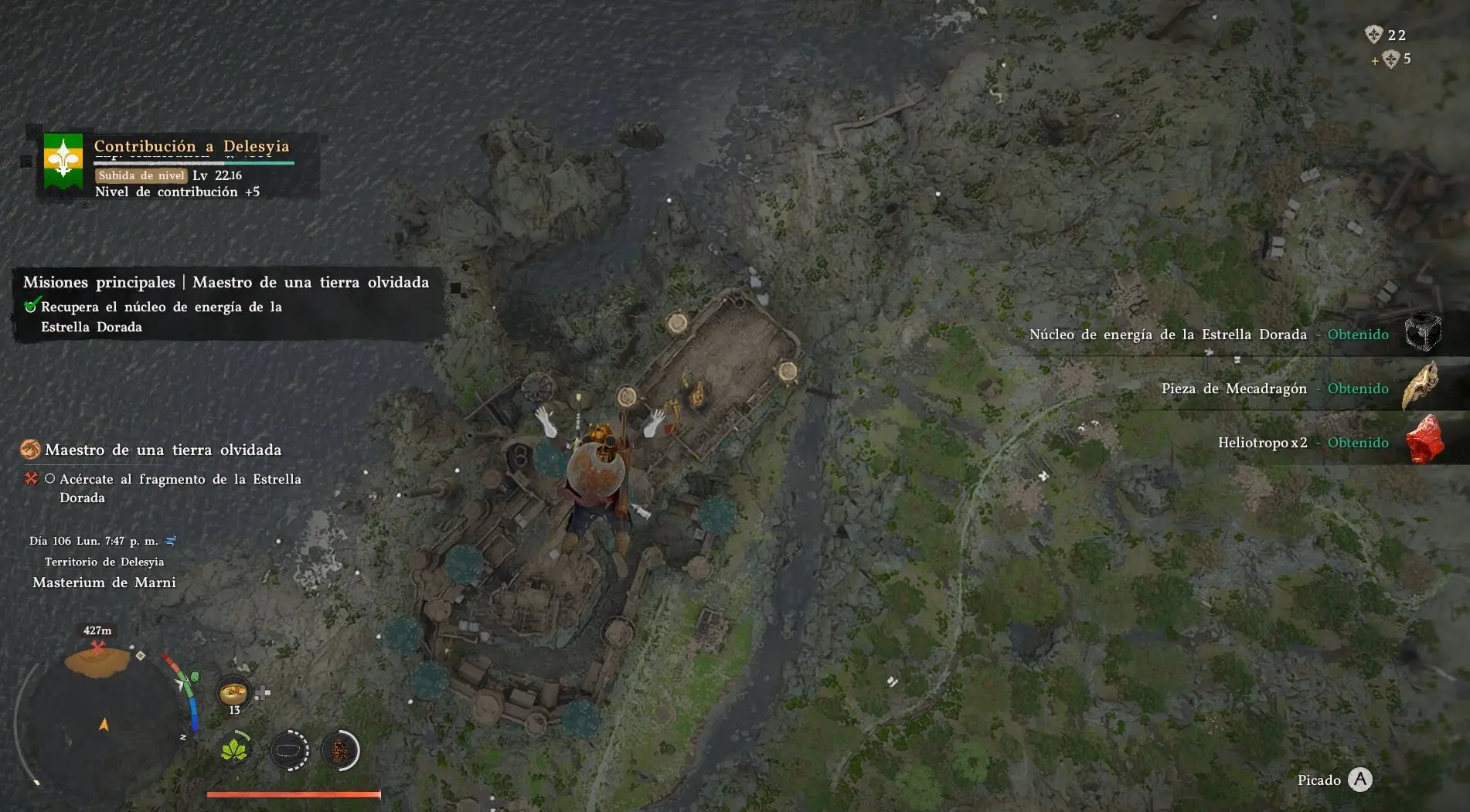Open the Misiones principales quest tracker
Screen dimensions: 1470x812
226,282
